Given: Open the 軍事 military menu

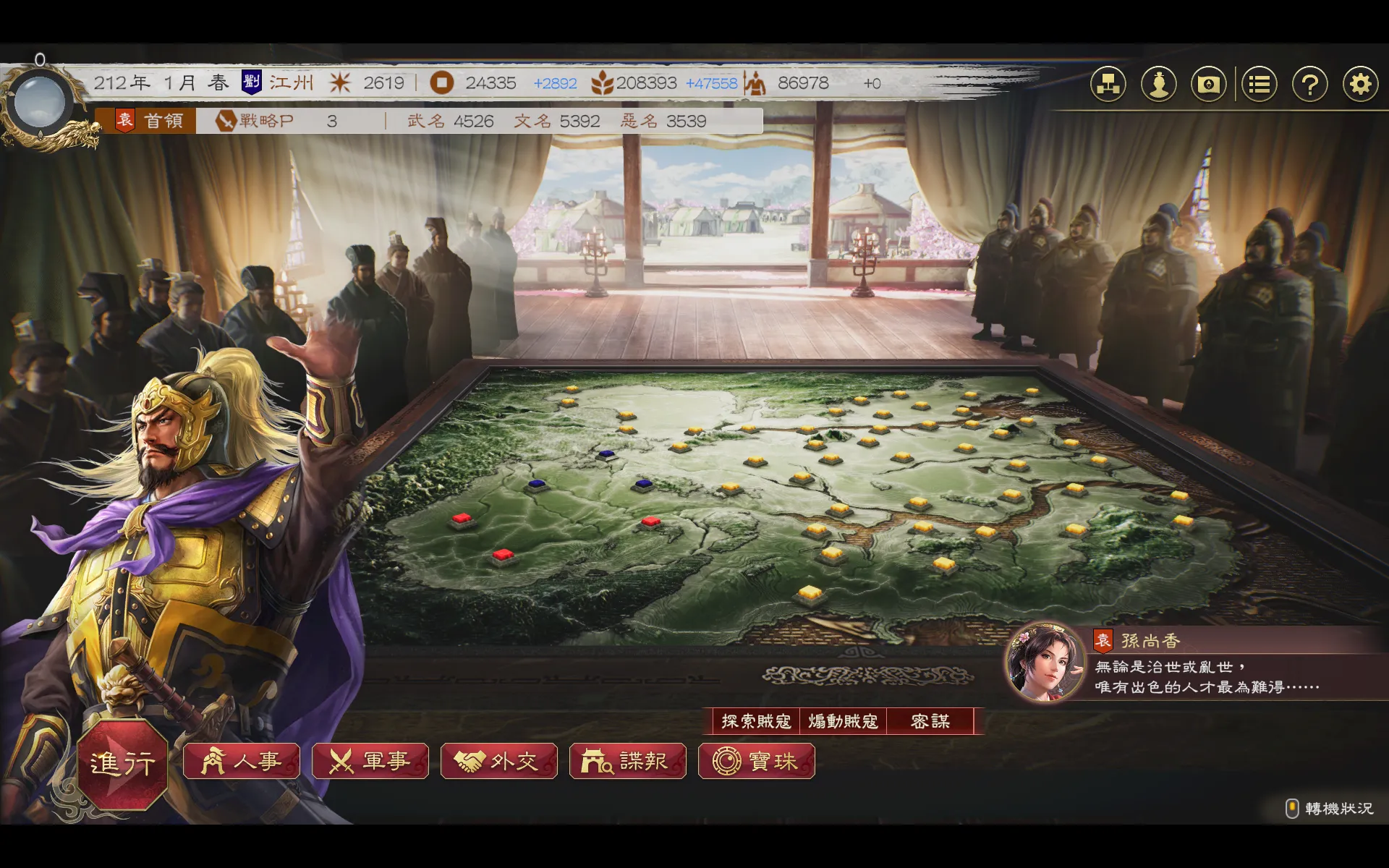Looking at the screenshot, I should coord(370,761).
